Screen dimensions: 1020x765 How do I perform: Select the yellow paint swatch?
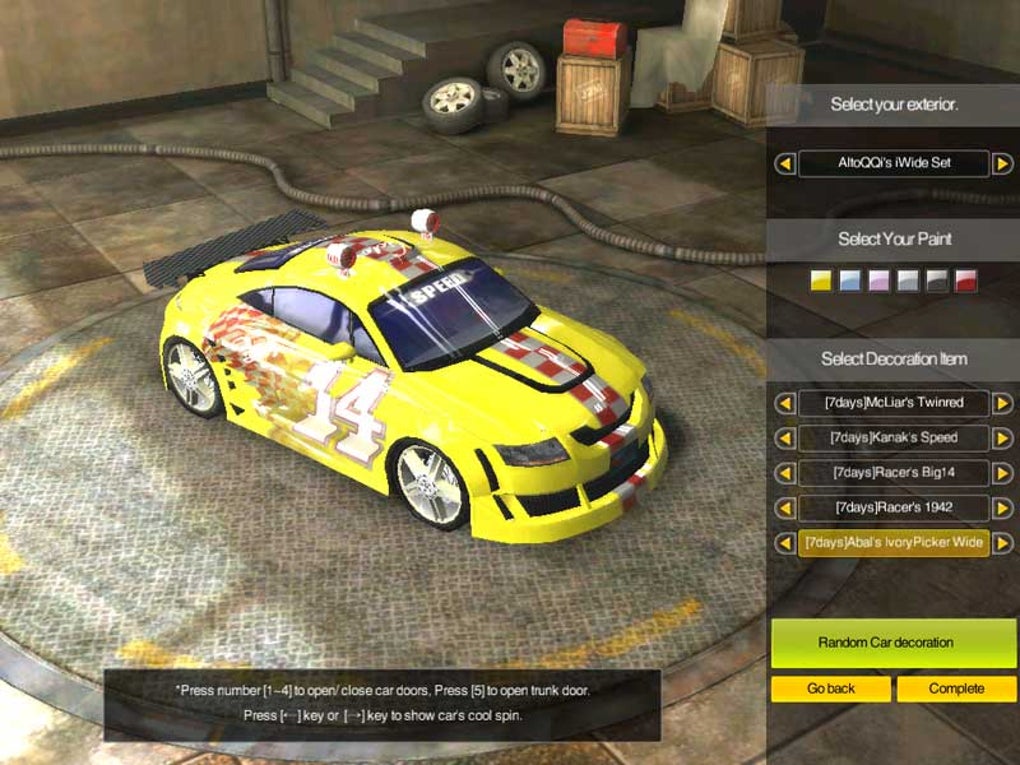click(x=821, y=281)
